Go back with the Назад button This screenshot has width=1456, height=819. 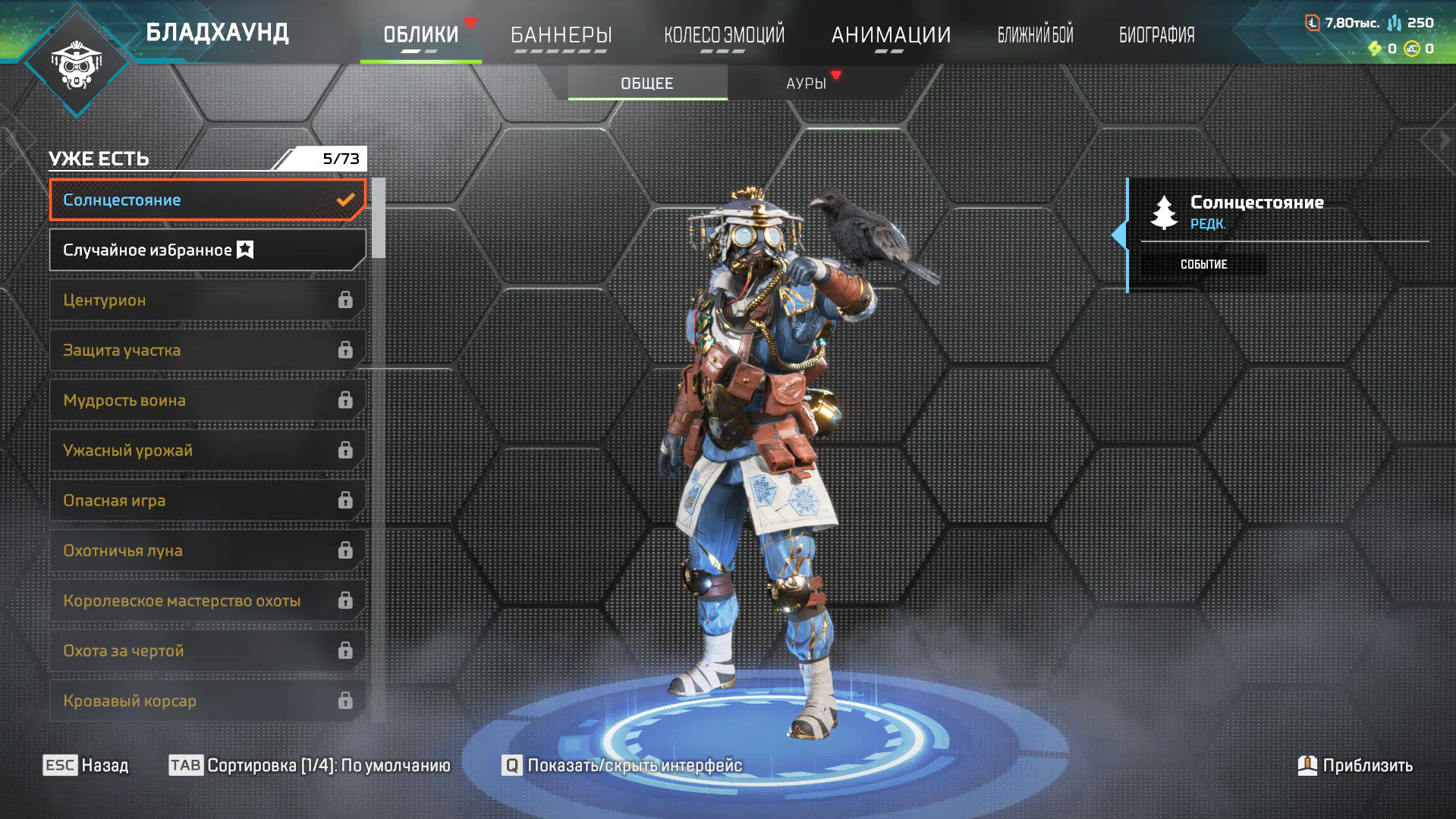[x=86, y=765]
